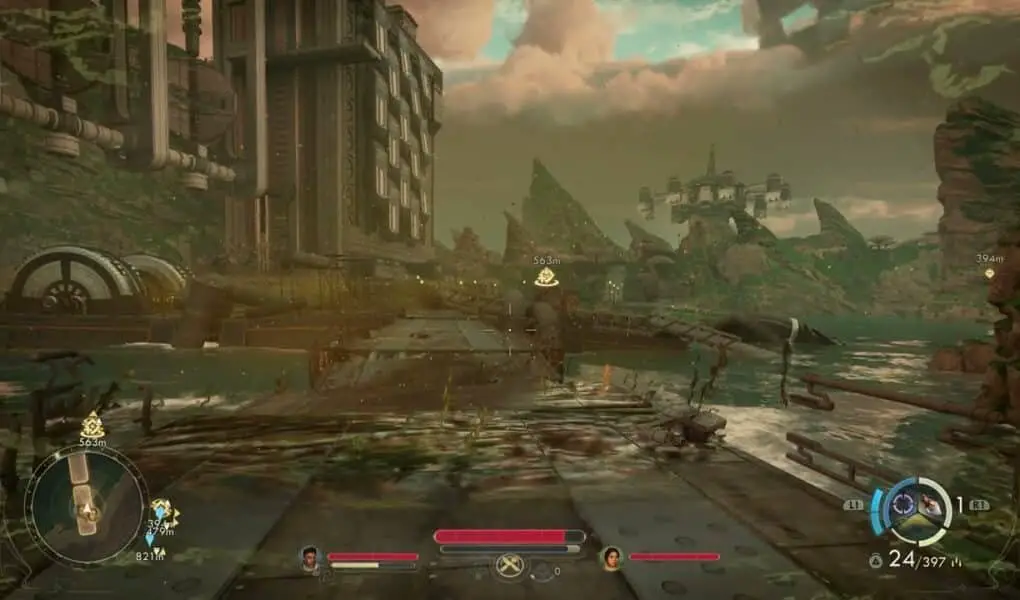Click the right female companion portrait

610,557
